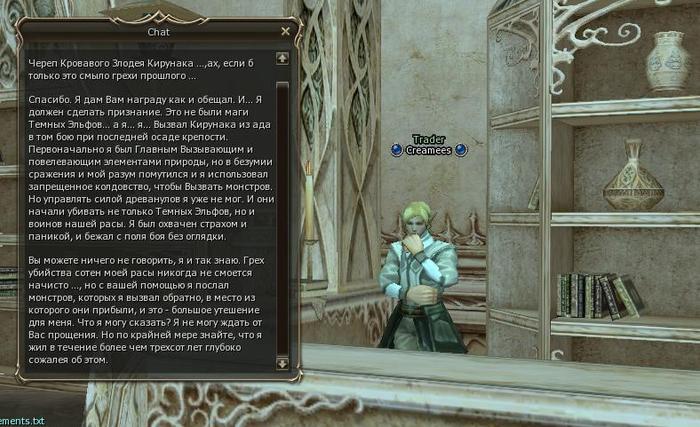Close the Chat dialogue window

[x=285, y=31]
